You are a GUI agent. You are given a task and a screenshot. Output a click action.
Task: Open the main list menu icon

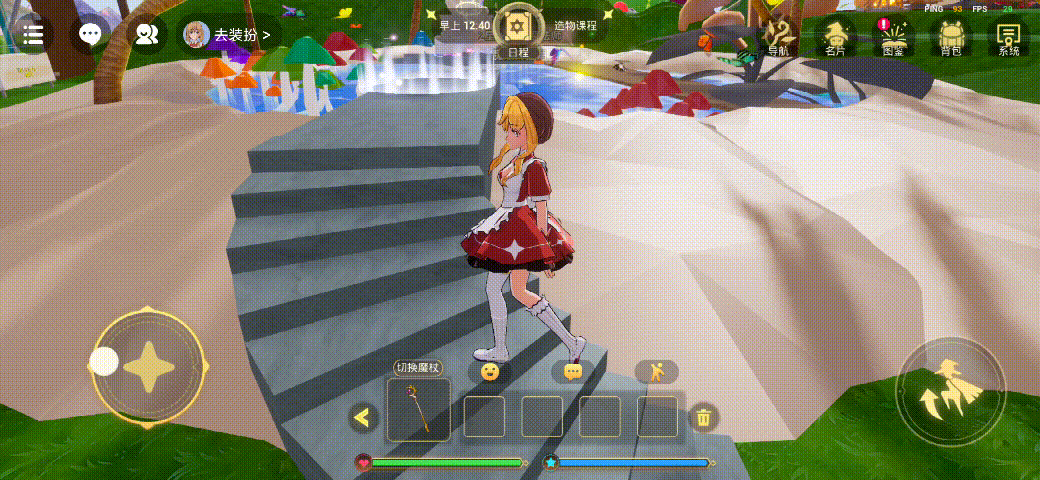(32, 35)
